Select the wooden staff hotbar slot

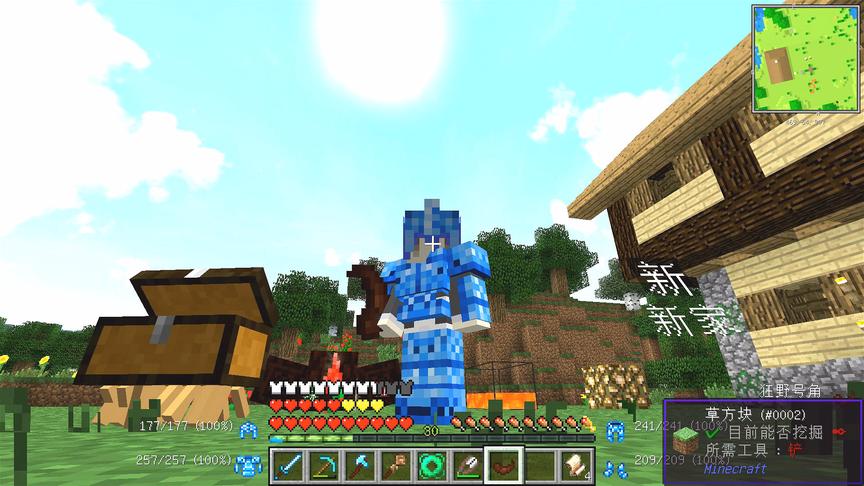pos(396,465)
